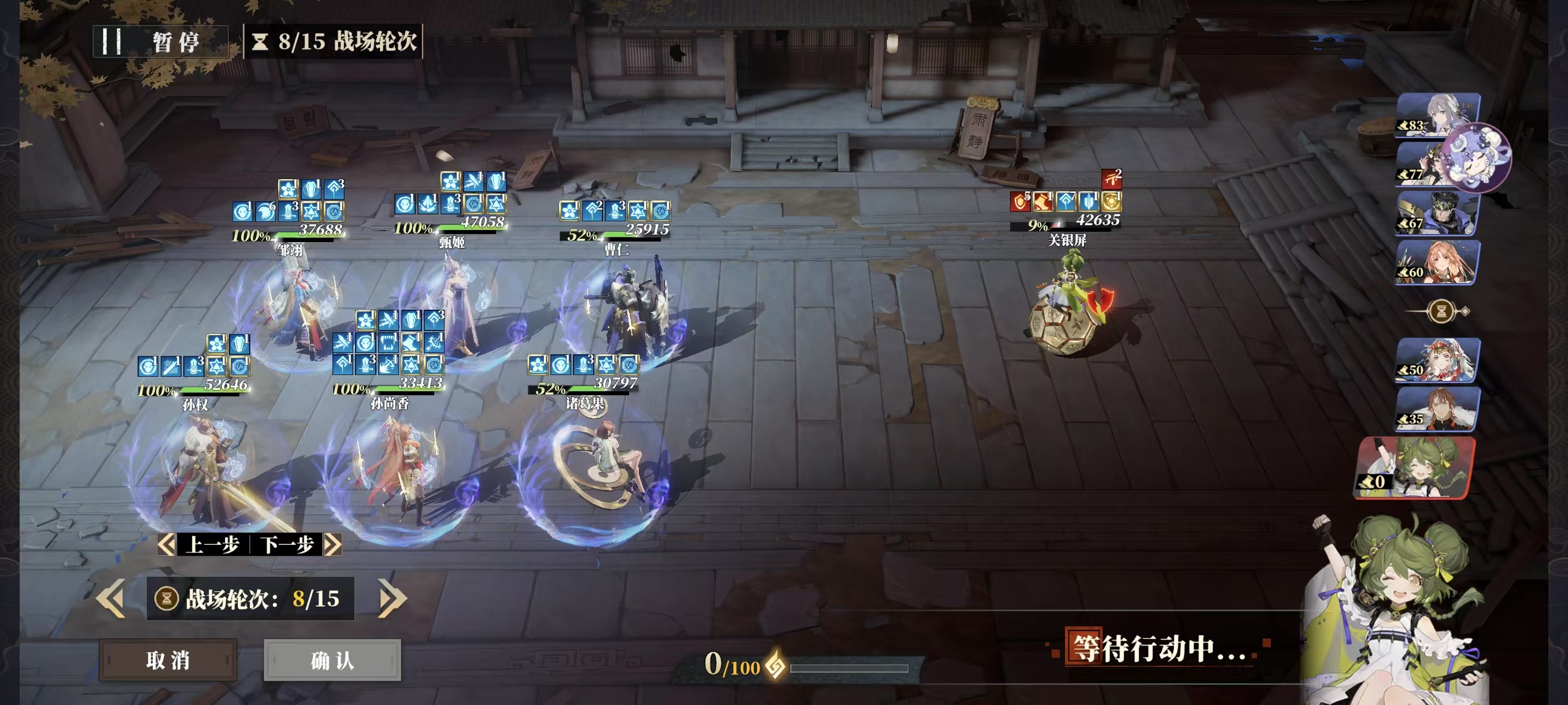Pause the battle with 暂停 button
Image resolution: width=1568 pixels, height=705 pixels.
(x=161, y=42)
